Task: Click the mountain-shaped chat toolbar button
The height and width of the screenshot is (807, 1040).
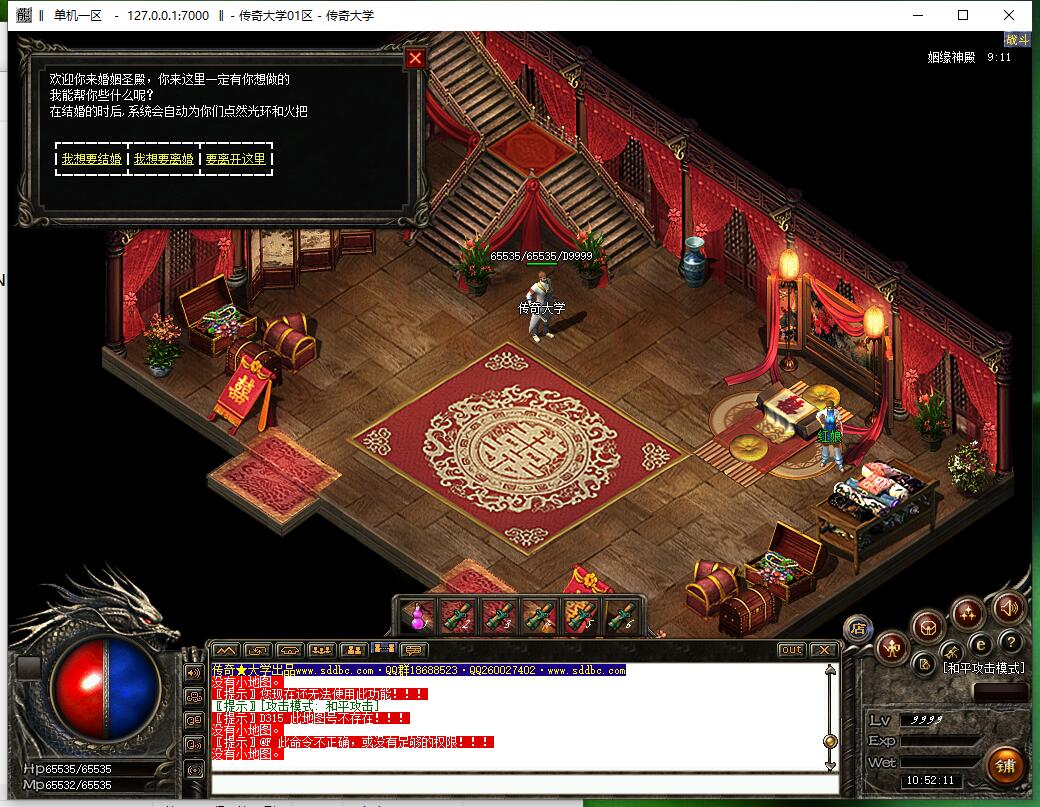Action: [x=226, y=650]
